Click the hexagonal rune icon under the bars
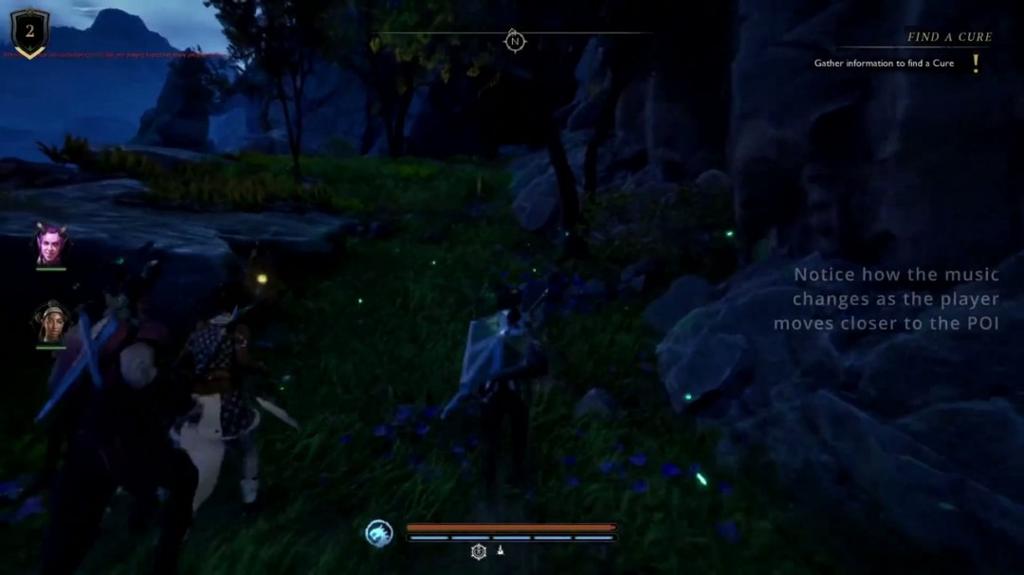Image resolution: width=1024 pixels, height=575 pixels. tap(479, 551)
